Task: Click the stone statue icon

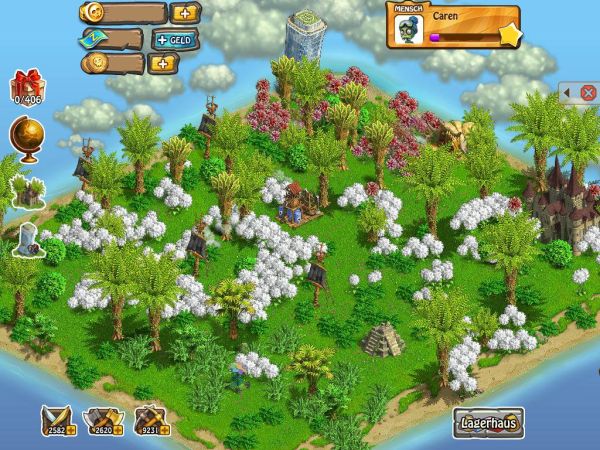Action: click(26, 238)
